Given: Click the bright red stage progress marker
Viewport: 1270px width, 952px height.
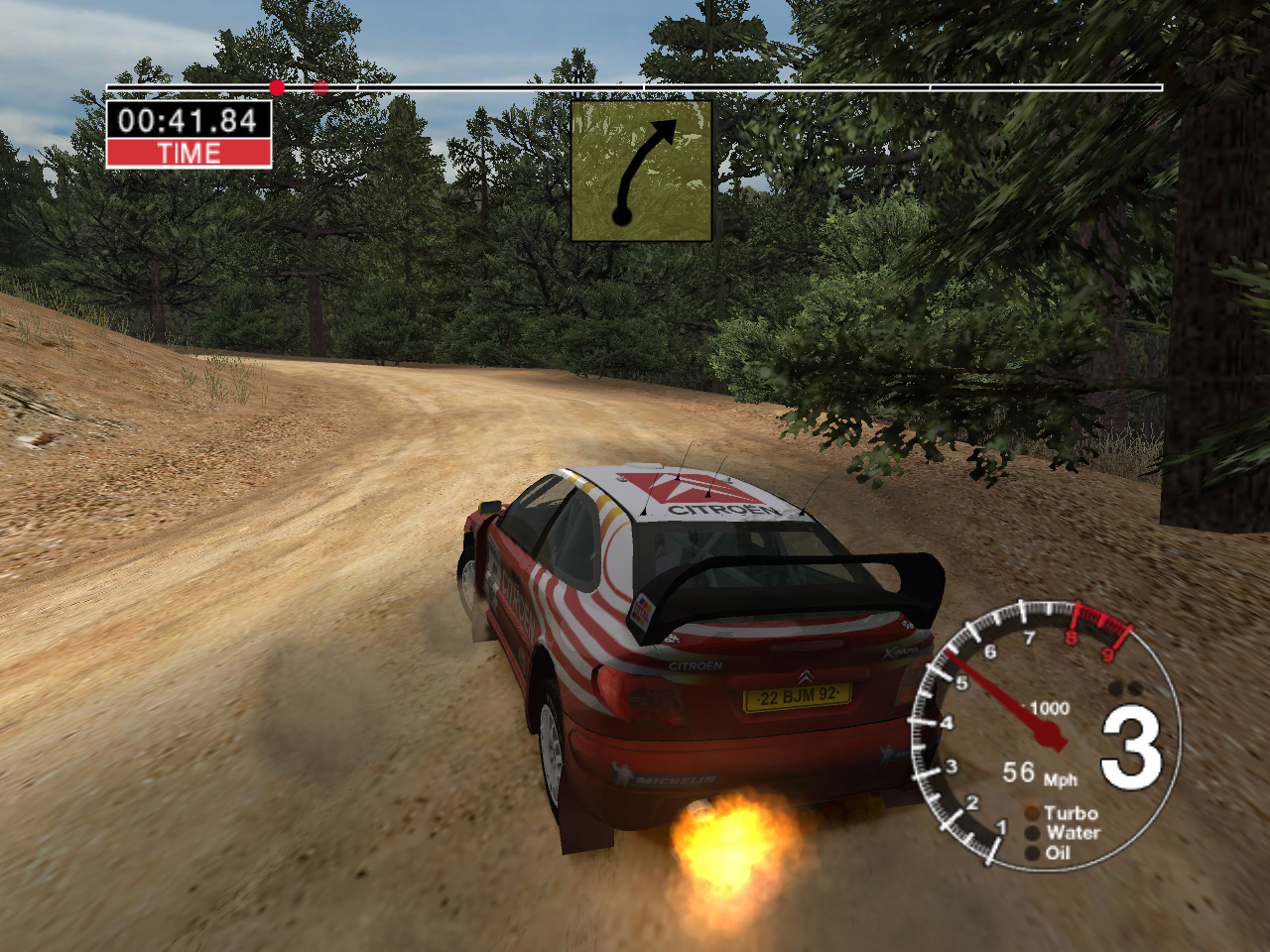Looking at the screenshot, I should (x=277, y=87).
